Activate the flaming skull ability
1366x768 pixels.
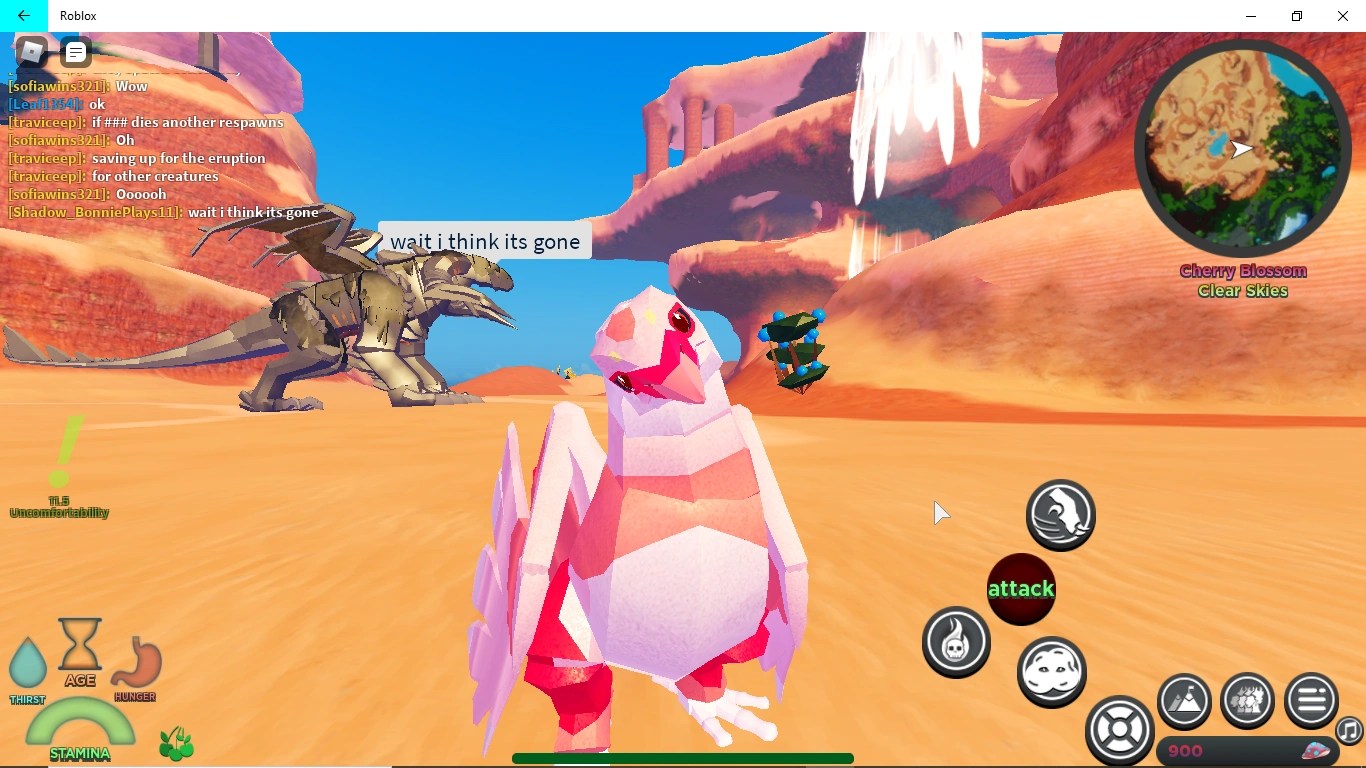(x=956, y=642)
